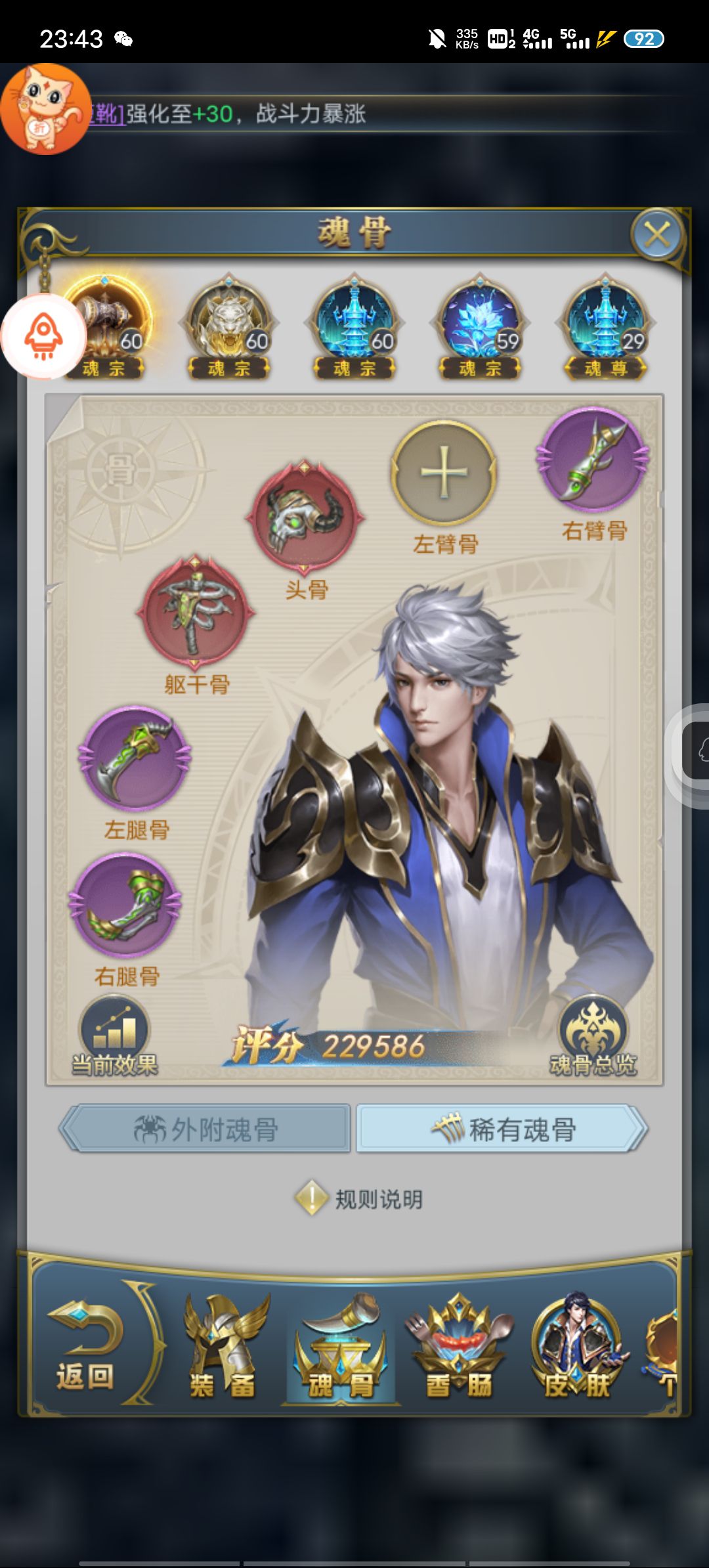Open the 右腿骨 soul bone slot
Image resolution: width=709 pixels, height=1568 pixels.
[125, 905]
